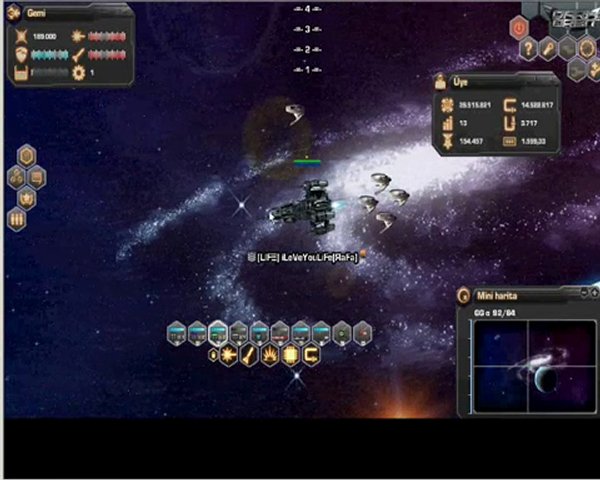
Task: Select the C-shaped currency icon in the action bar
Action: point(312,354)
